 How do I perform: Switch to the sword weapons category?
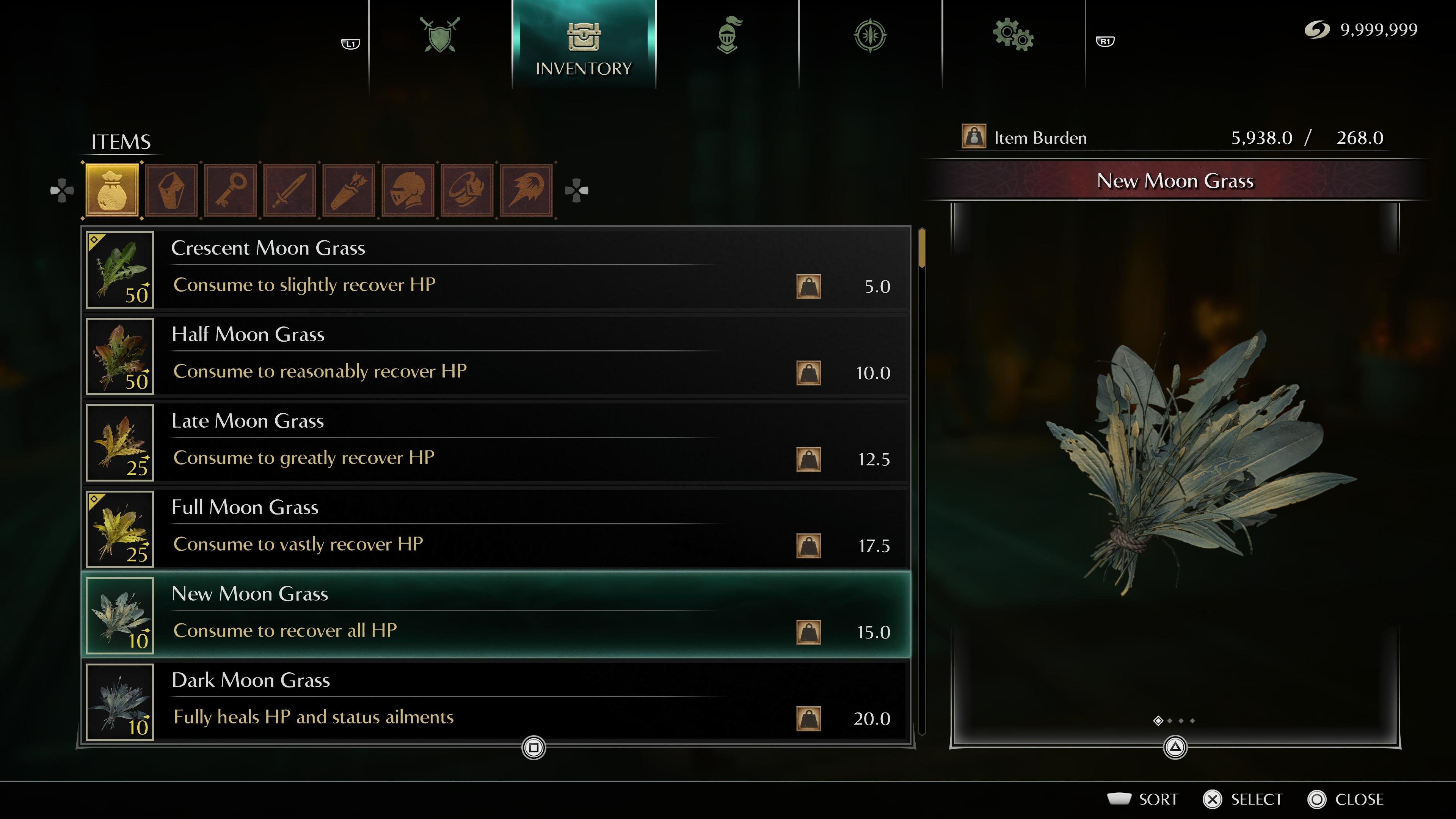point(290,190)
